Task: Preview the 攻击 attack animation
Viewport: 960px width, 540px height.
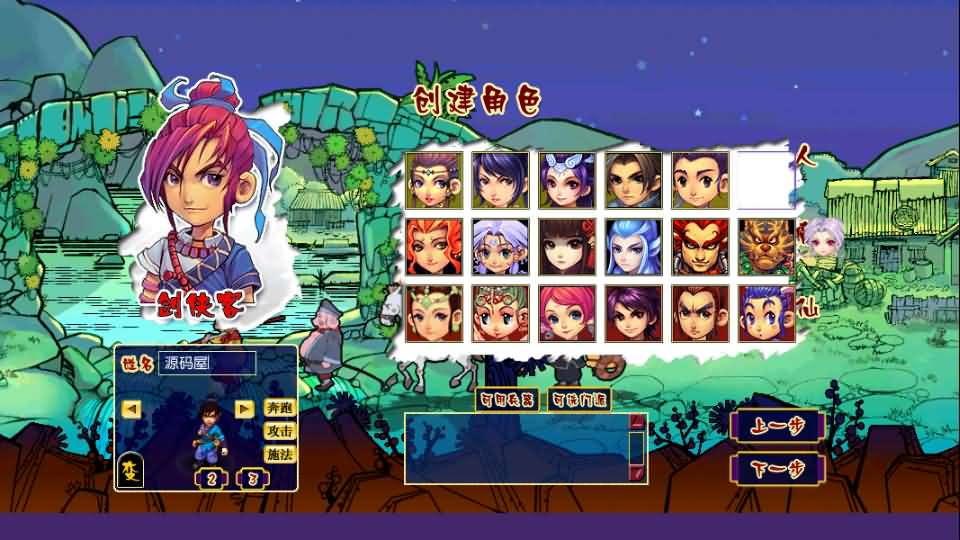Action: [279, 431]
